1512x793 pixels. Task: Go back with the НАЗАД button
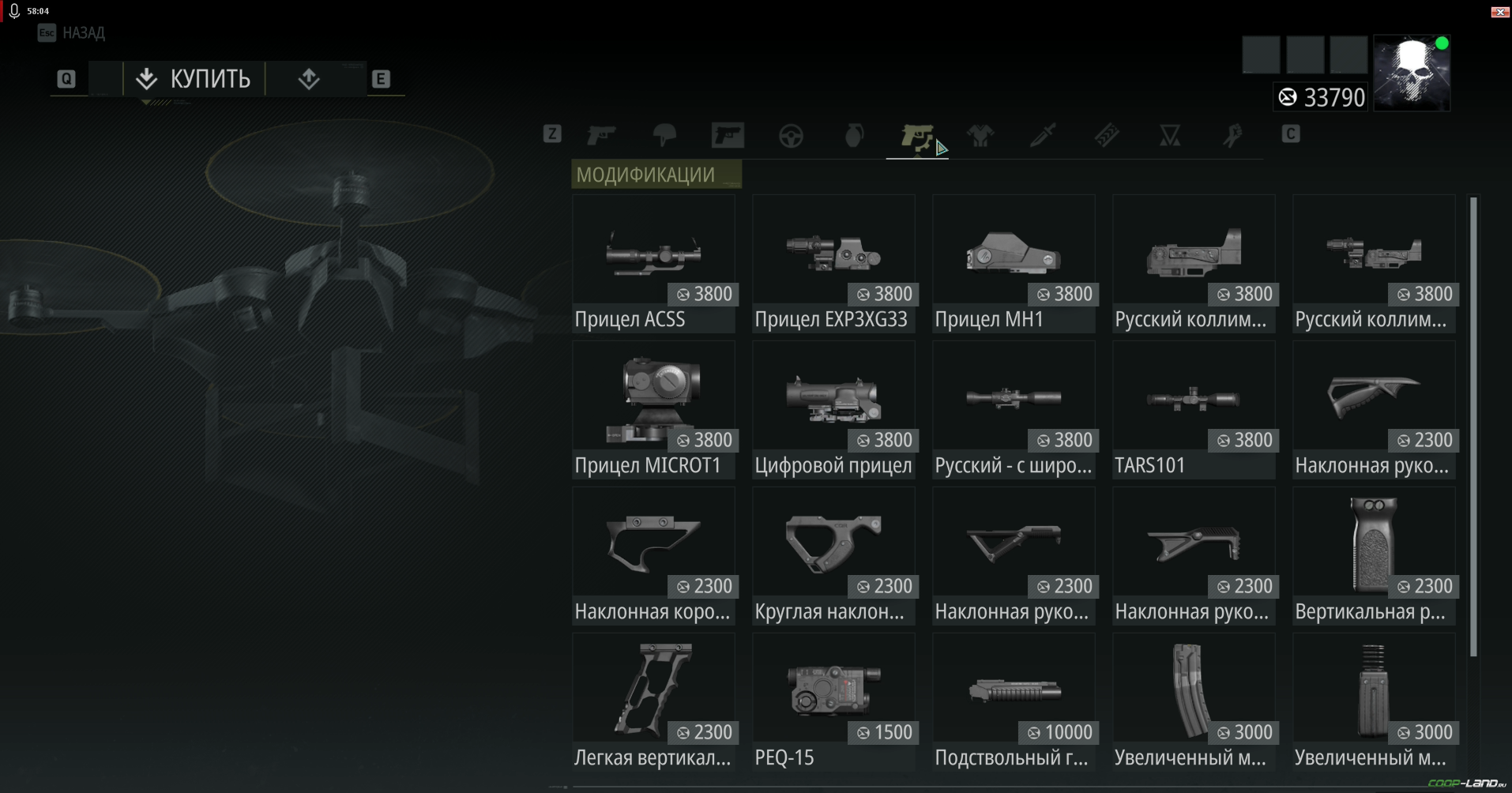tap(73, 32)
